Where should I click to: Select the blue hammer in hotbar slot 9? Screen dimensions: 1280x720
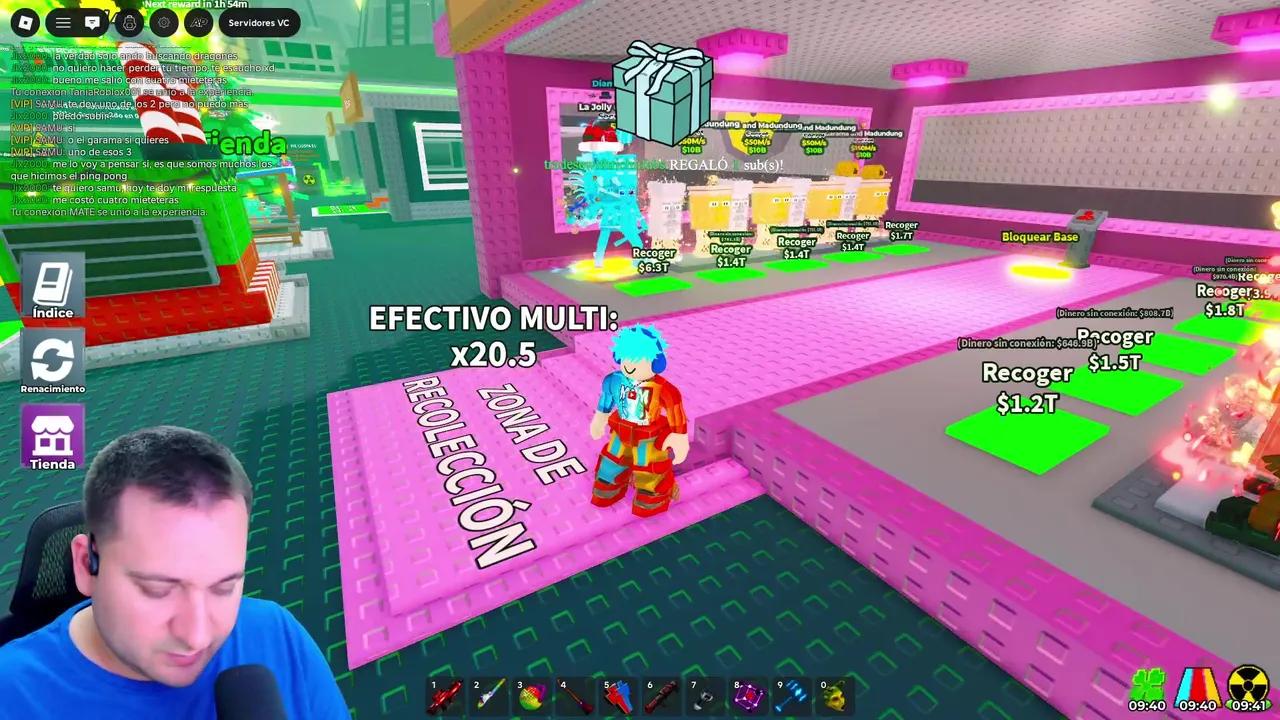[x=790, y=695]
